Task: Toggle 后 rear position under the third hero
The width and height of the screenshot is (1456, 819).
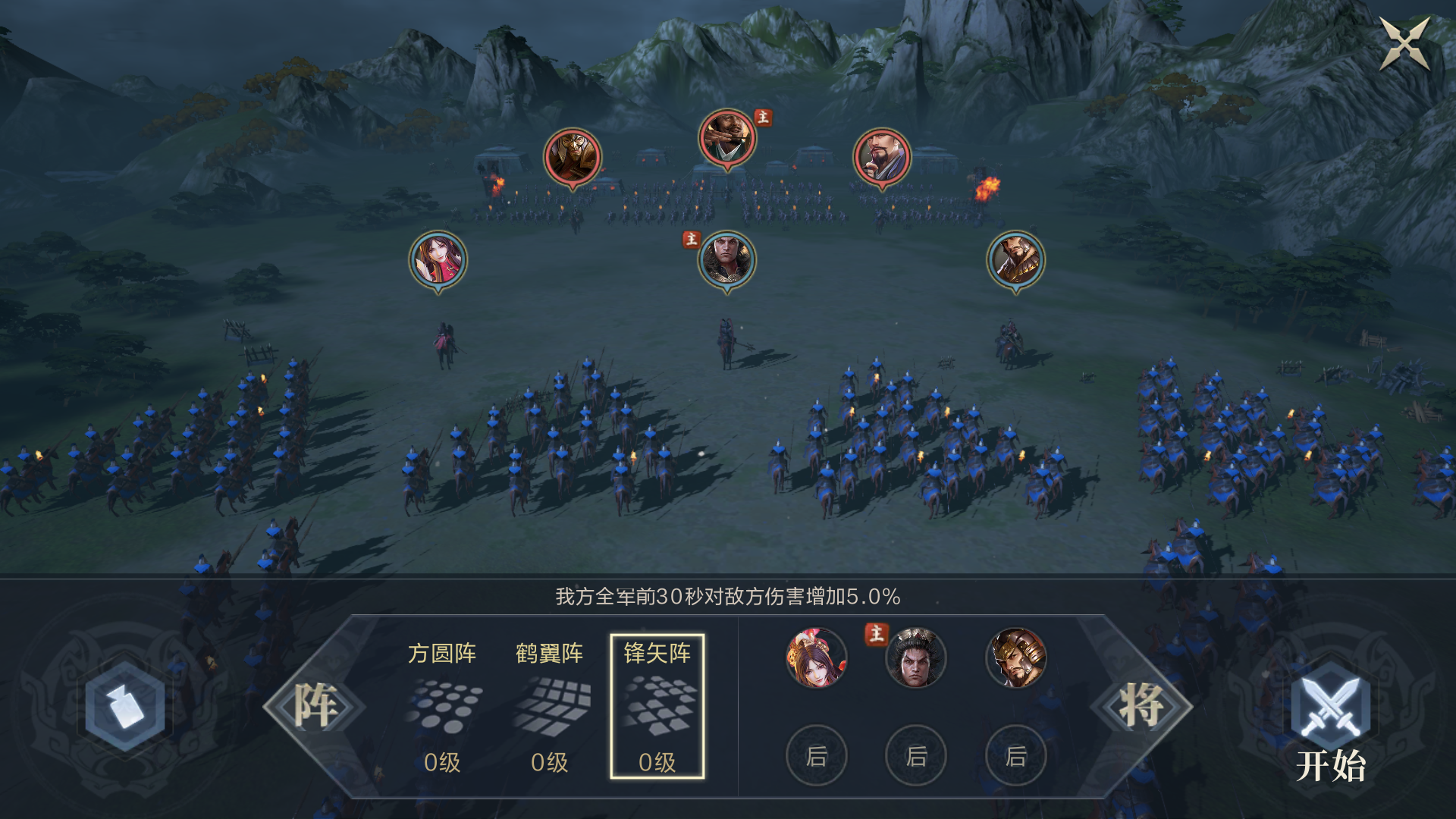Action: pyautogui.click(x=1016, y=756)
